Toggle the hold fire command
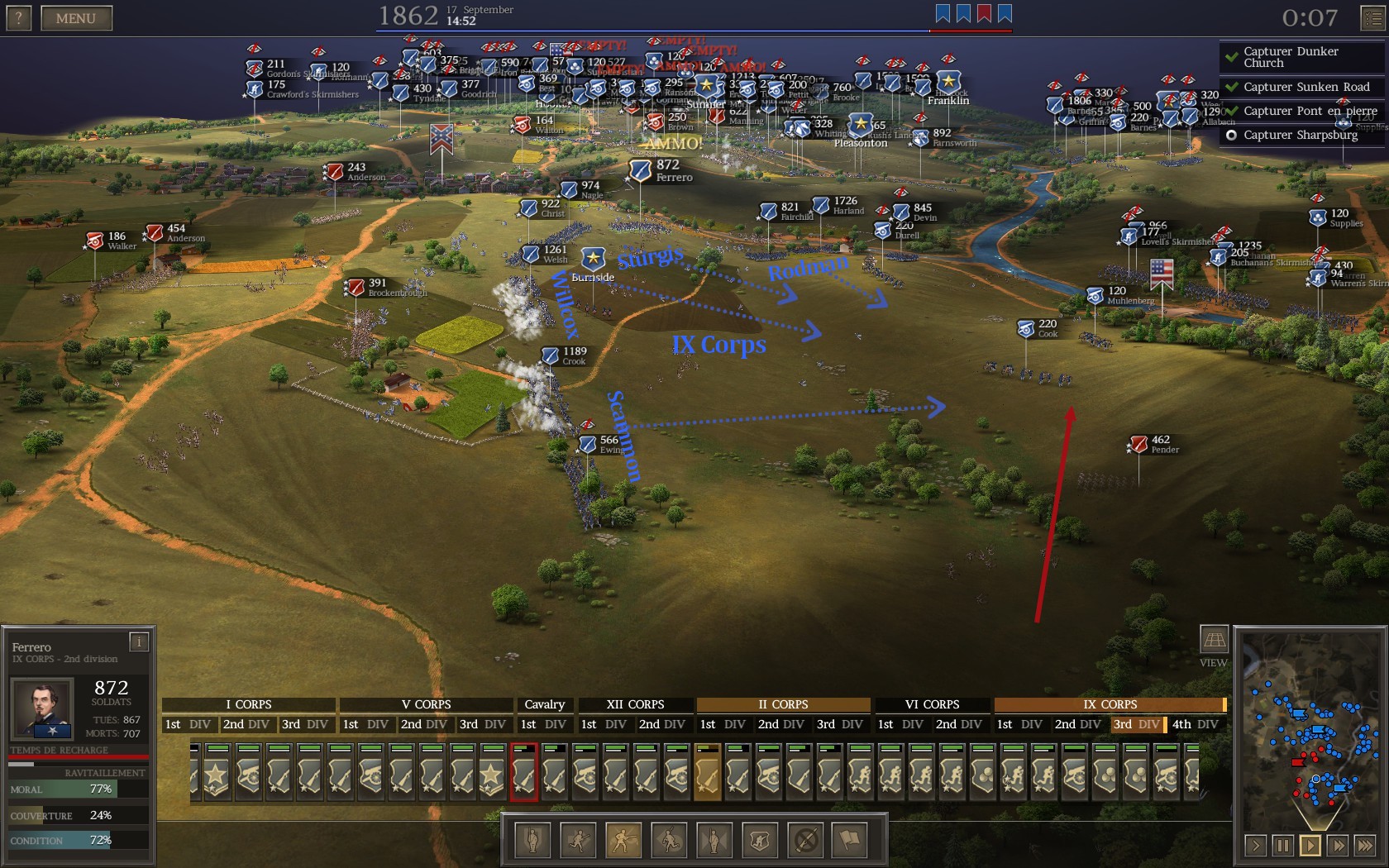Screen dimensions: 1389x868 (x=806, y=841)
